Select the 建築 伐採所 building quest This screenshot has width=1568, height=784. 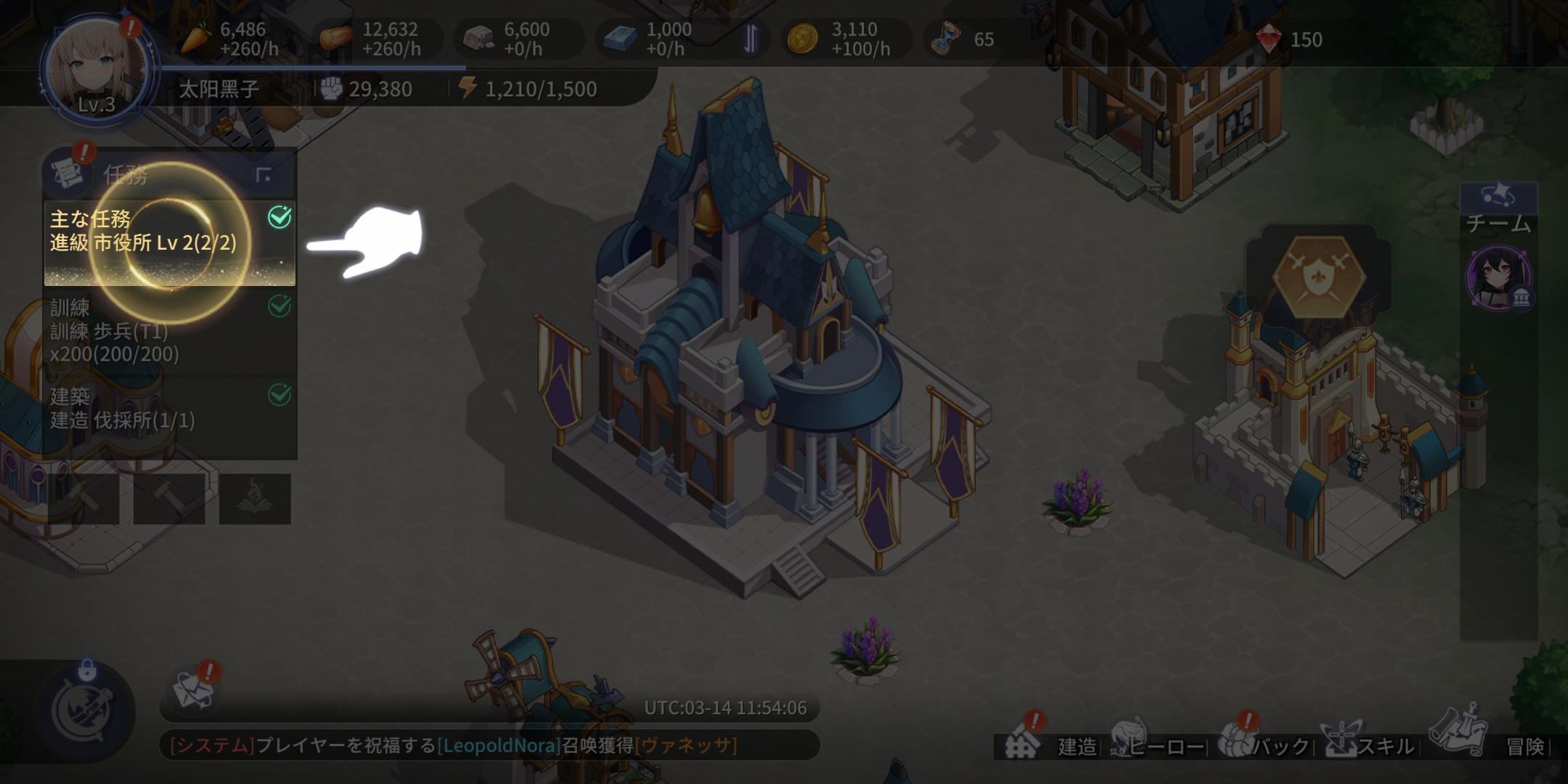click(x=169, y=409)
